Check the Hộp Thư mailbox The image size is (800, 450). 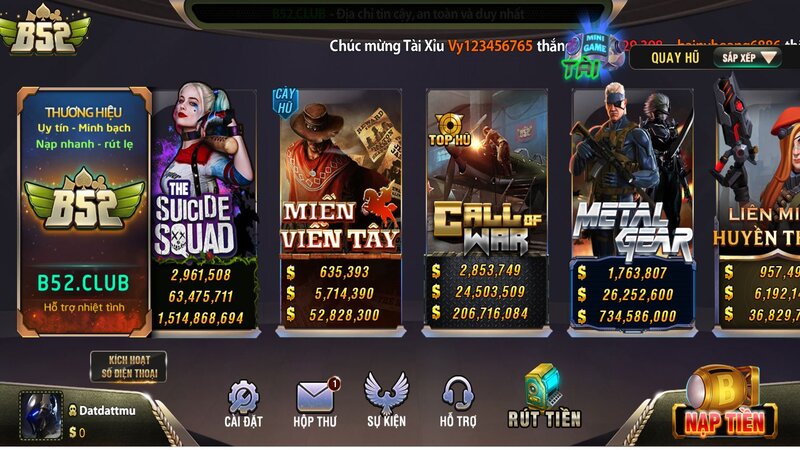pyautogui.click(x=317, y=404)
